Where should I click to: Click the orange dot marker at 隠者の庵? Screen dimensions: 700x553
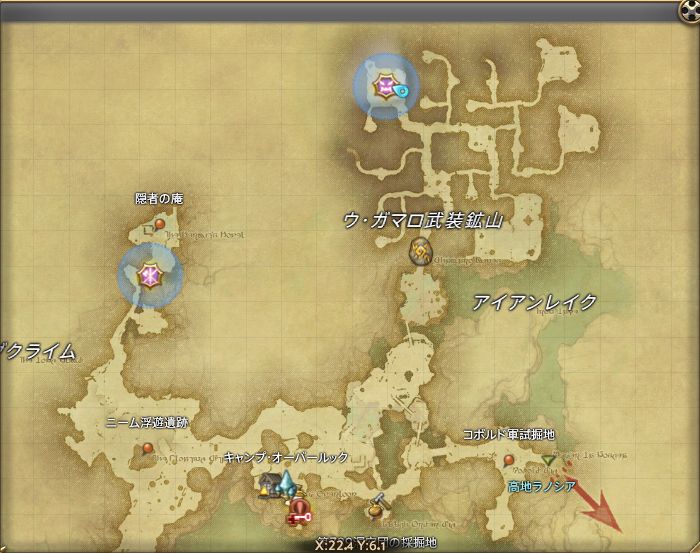160,224
